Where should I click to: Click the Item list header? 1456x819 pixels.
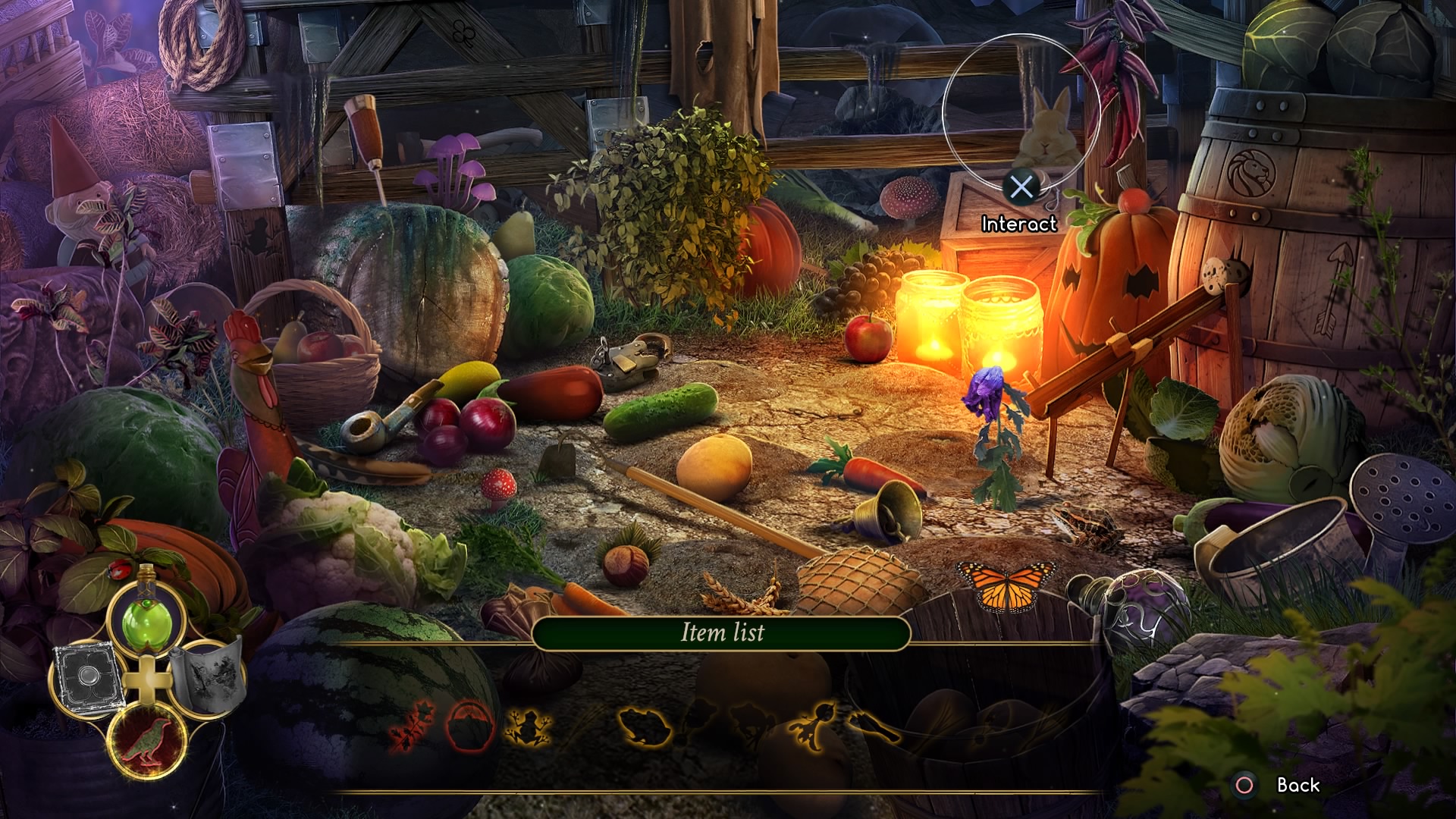point(721,633)
